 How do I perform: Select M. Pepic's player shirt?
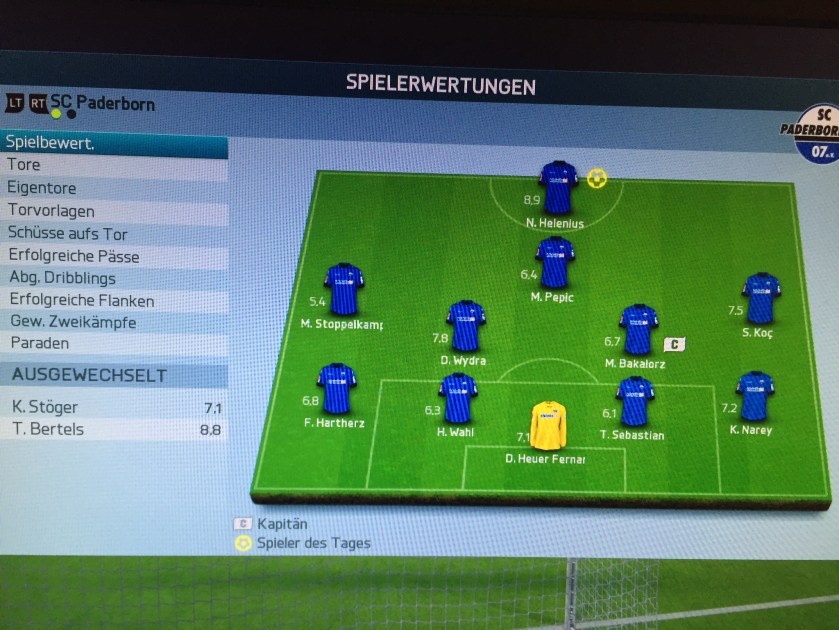point(554,263)
